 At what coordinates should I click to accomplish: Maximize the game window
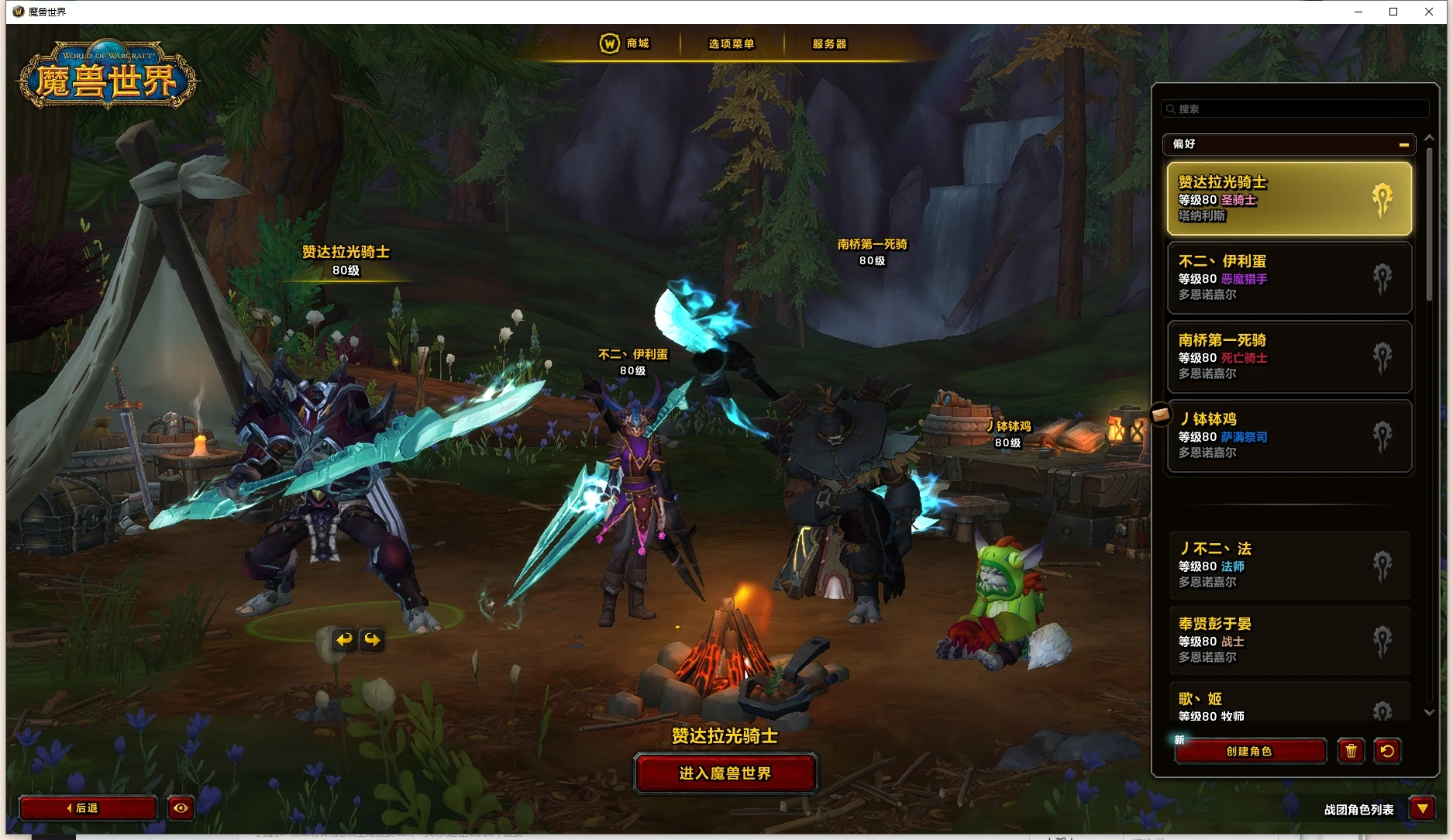click(x=1393, y=12)
